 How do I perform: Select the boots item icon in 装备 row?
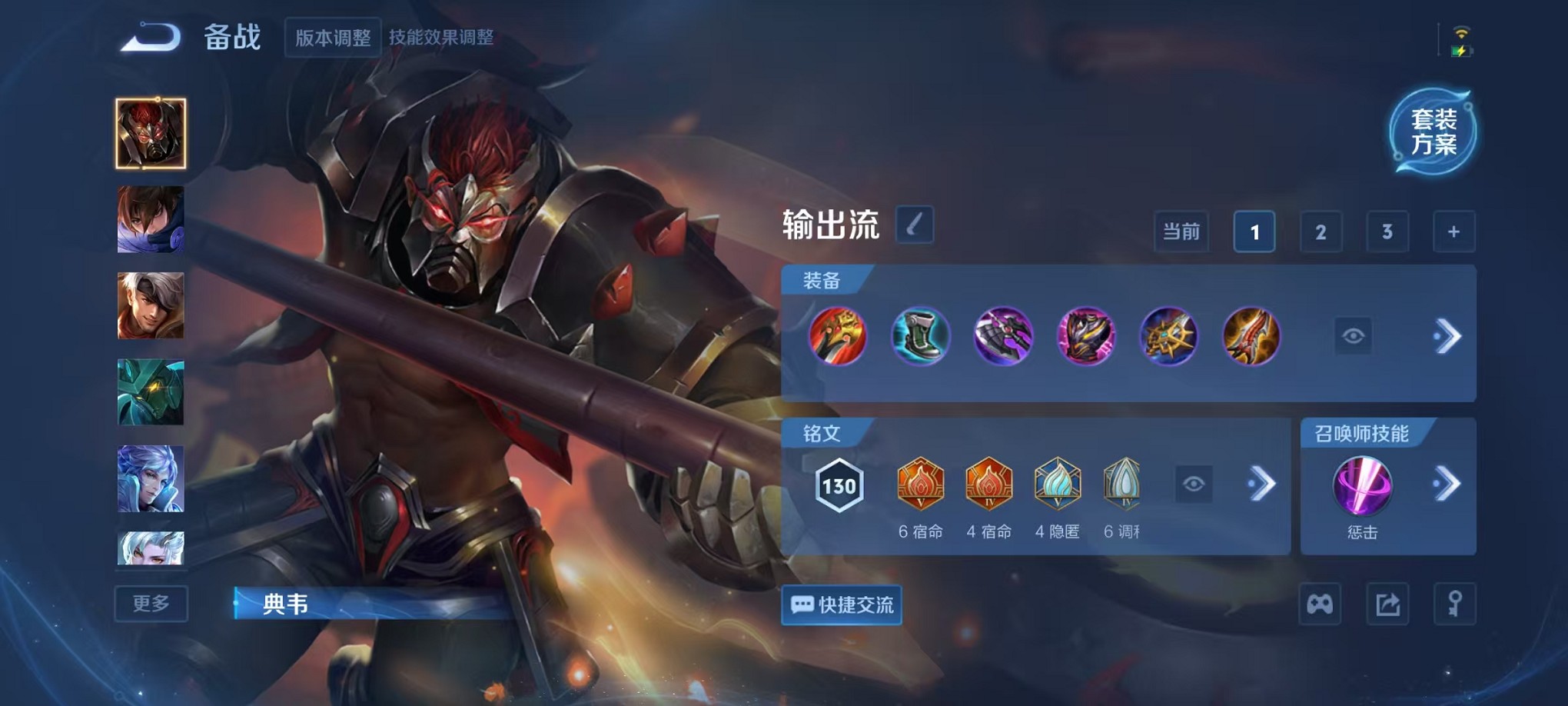921,336
